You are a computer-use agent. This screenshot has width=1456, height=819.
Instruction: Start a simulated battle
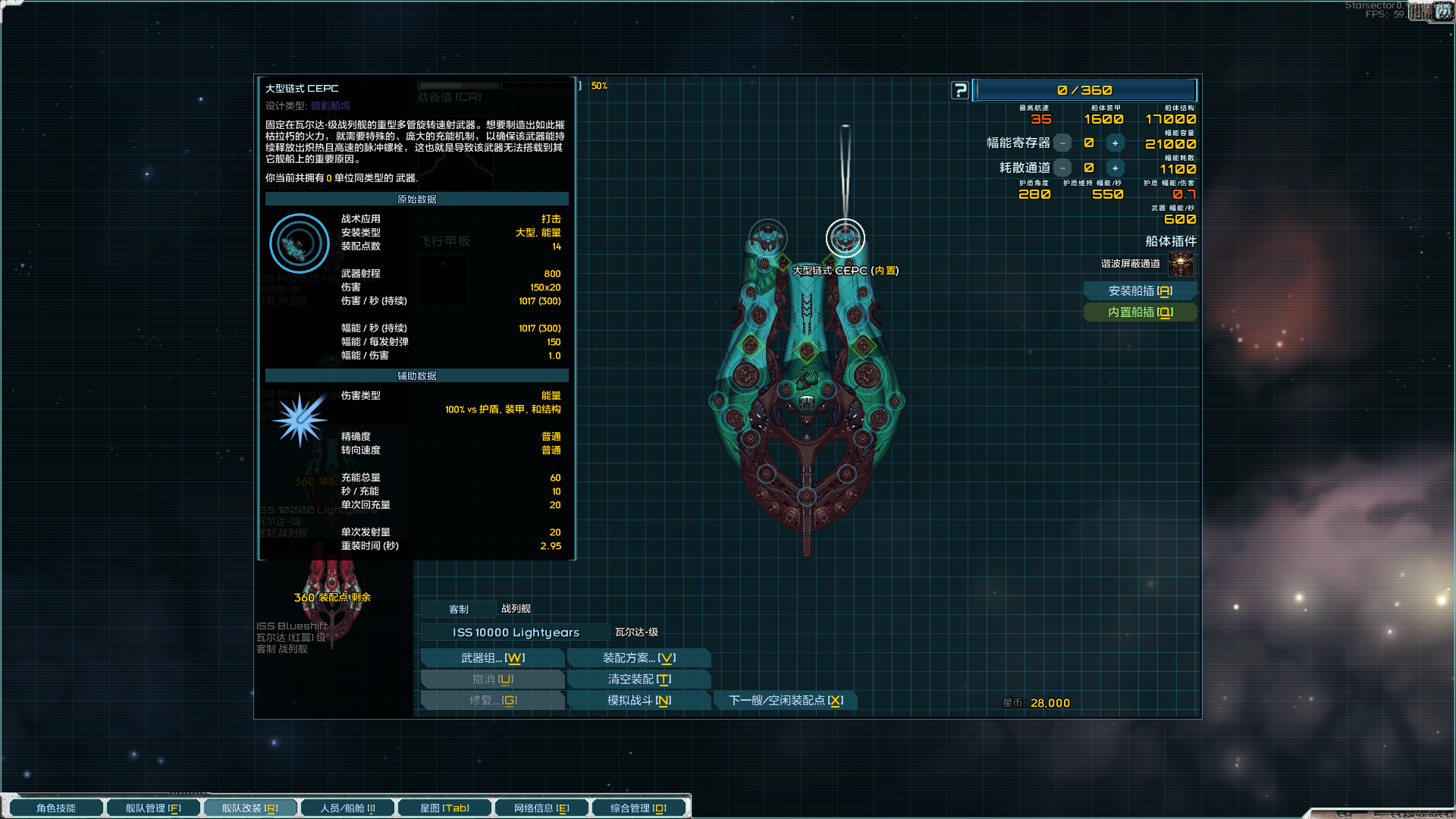point(639,701)
